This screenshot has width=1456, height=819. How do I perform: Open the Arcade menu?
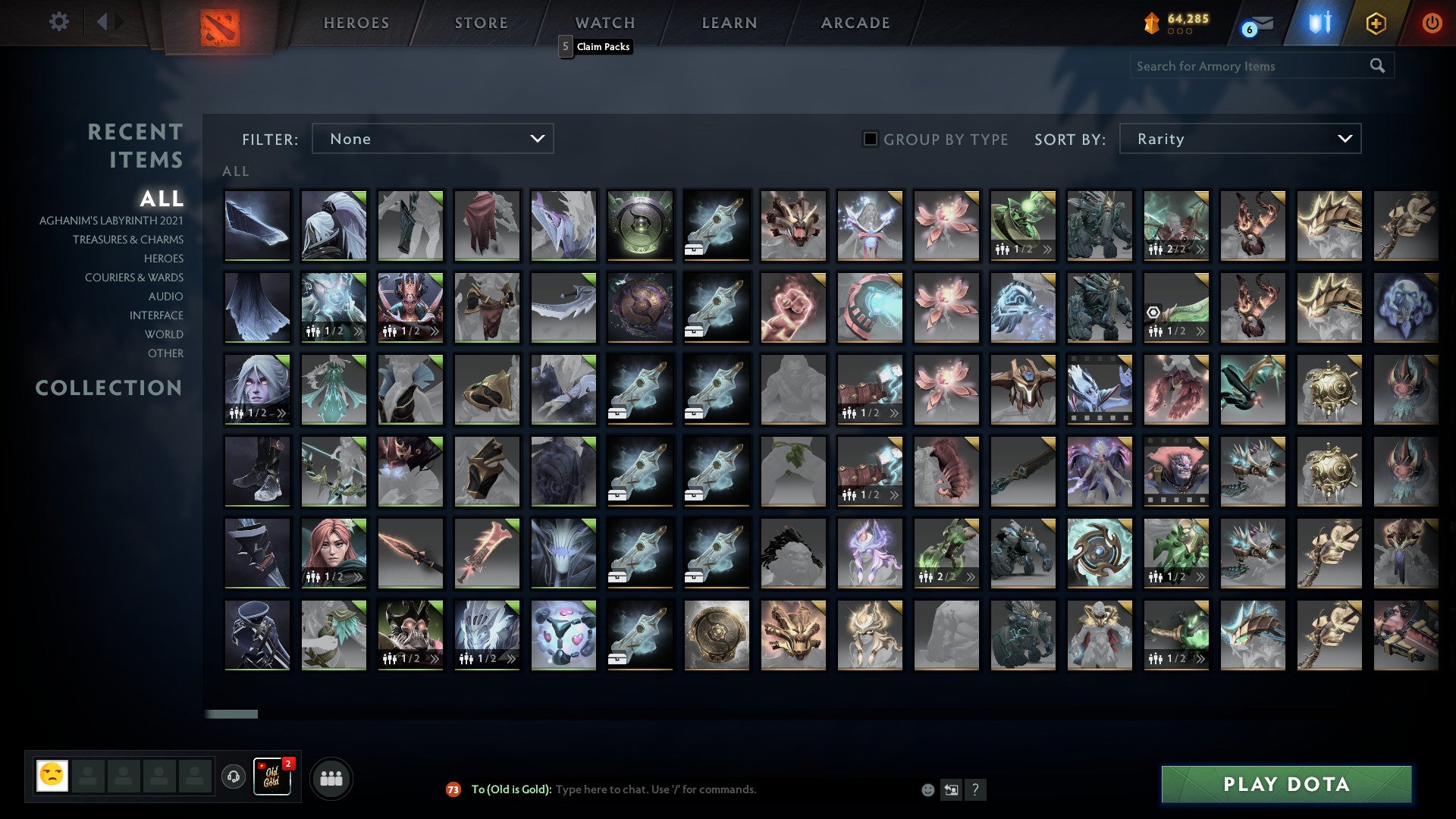(x=855, y=23)
